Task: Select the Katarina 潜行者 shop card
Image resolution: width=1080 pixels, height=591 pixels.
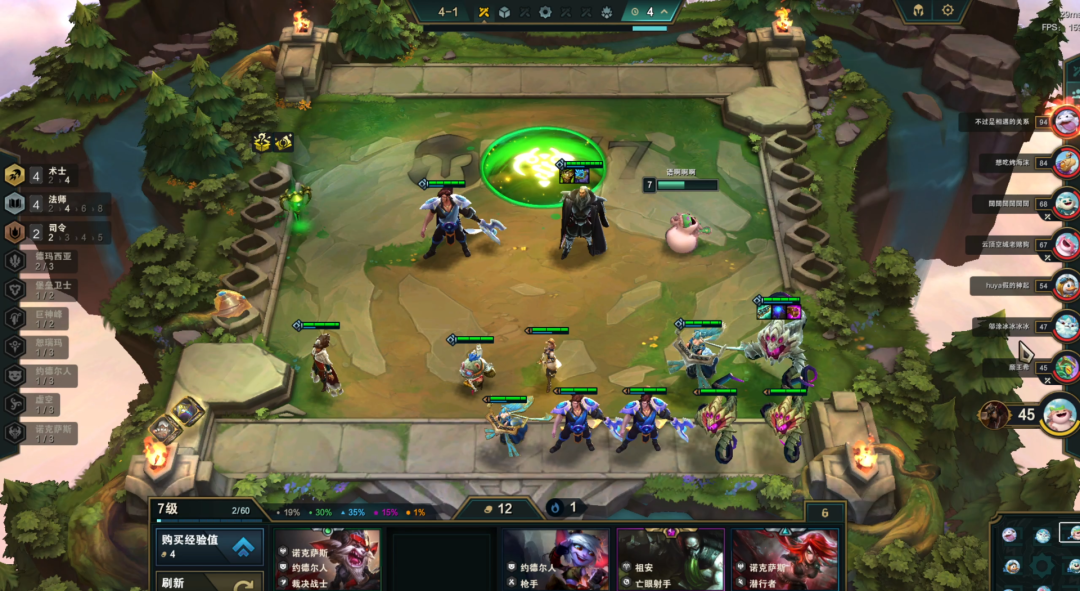Action: click(784, 561)
